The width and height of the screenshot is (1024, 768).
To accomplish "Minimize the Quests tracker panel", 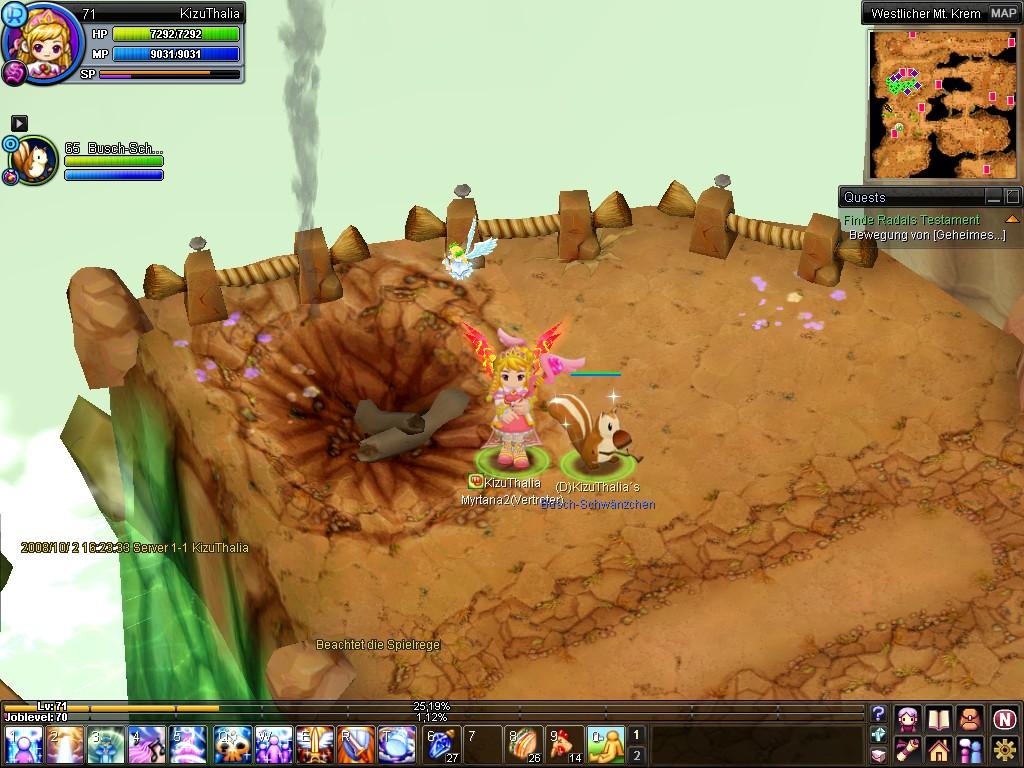I will click(993, 197).
